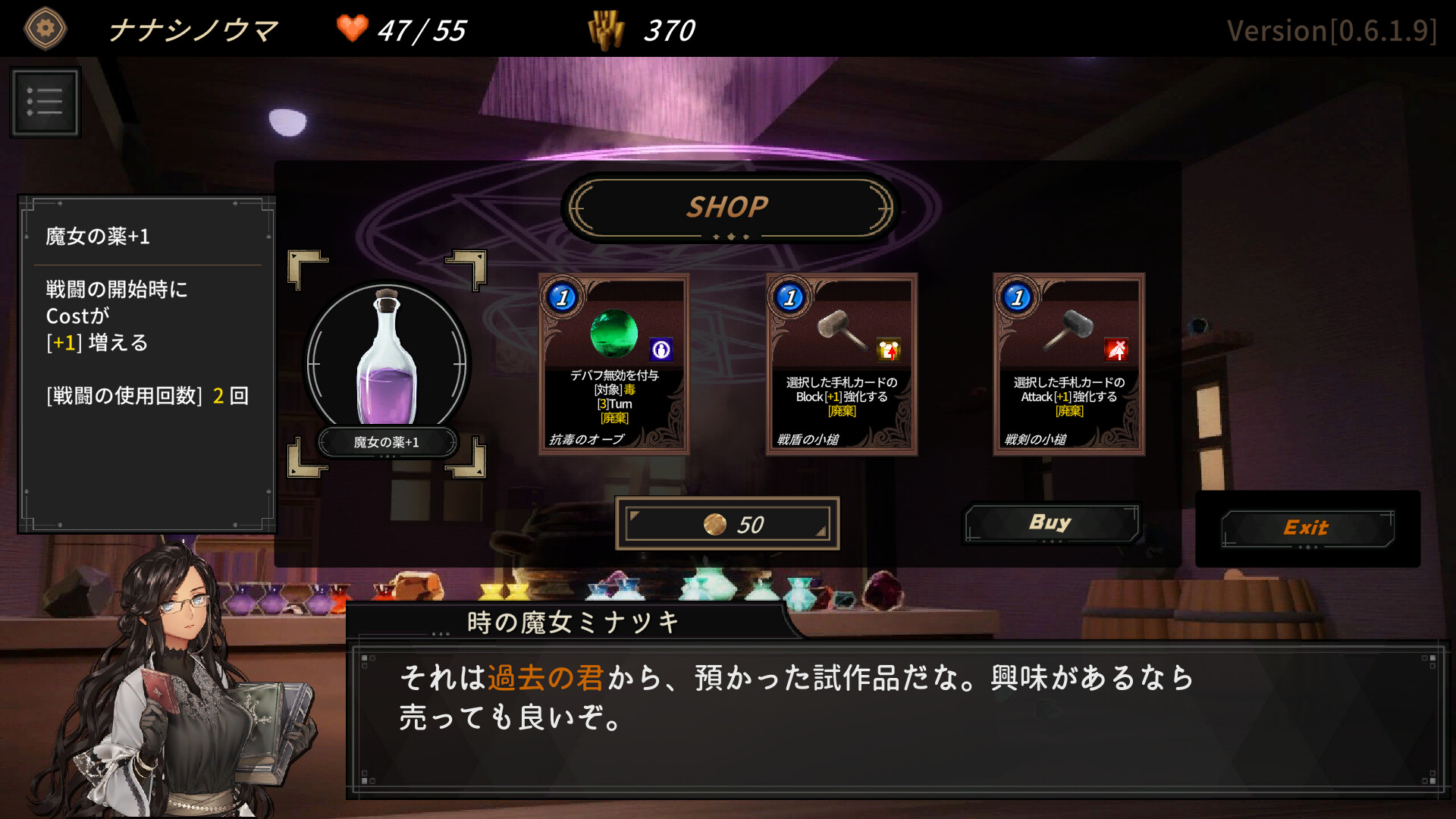Open the list menu below the gear icon
Screen dimensions: 1456x819
click(x=44, y=102)
